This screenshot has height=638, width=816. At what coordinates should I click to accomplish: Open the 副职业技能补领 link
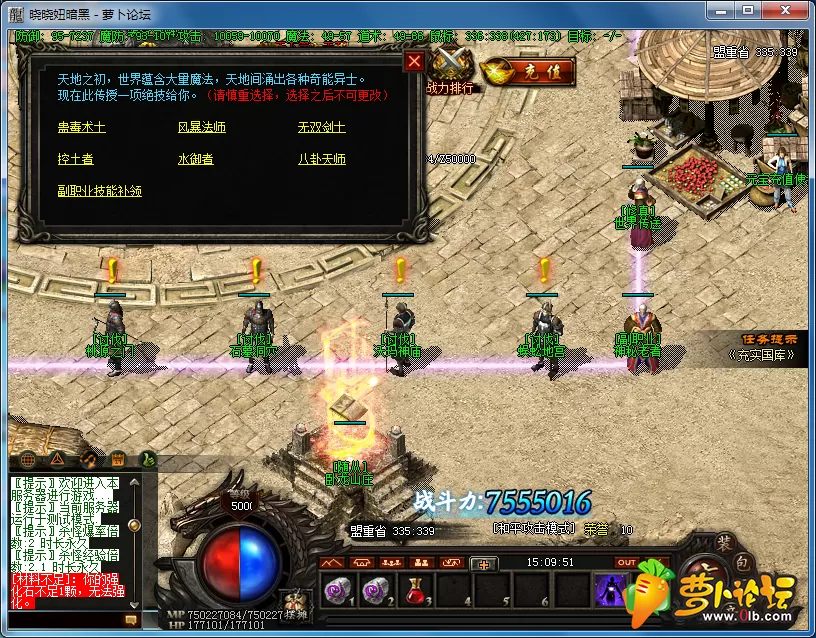(x=99, y=190)
